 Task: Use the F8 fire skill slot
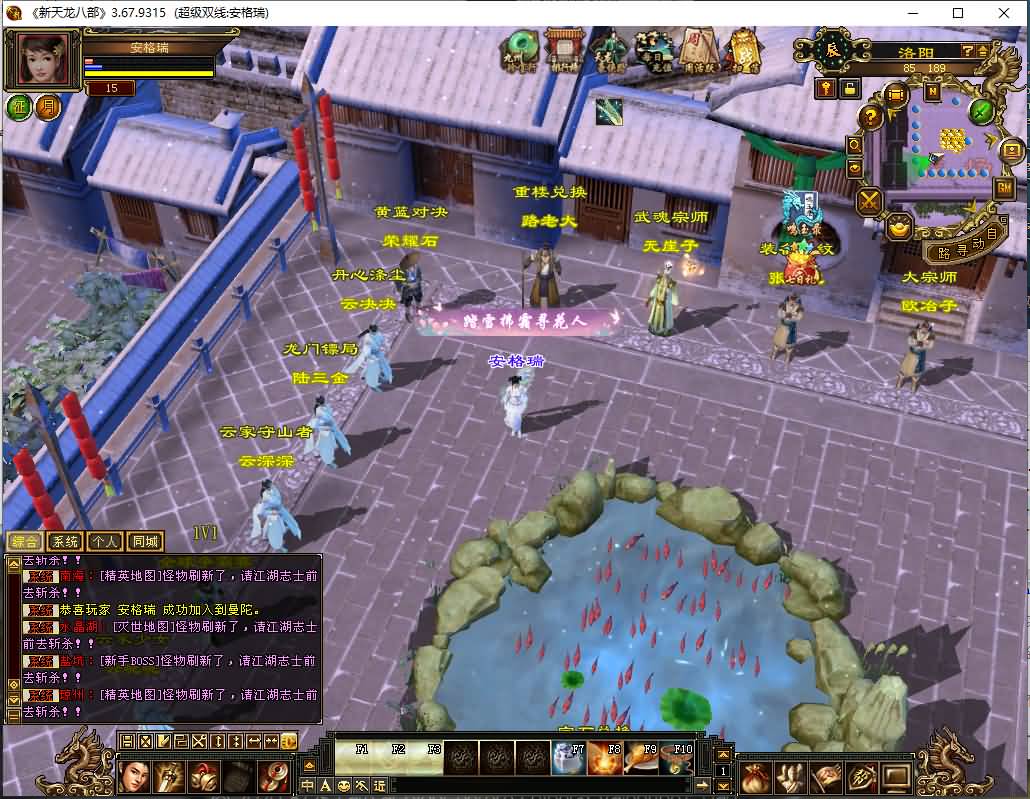607,759
